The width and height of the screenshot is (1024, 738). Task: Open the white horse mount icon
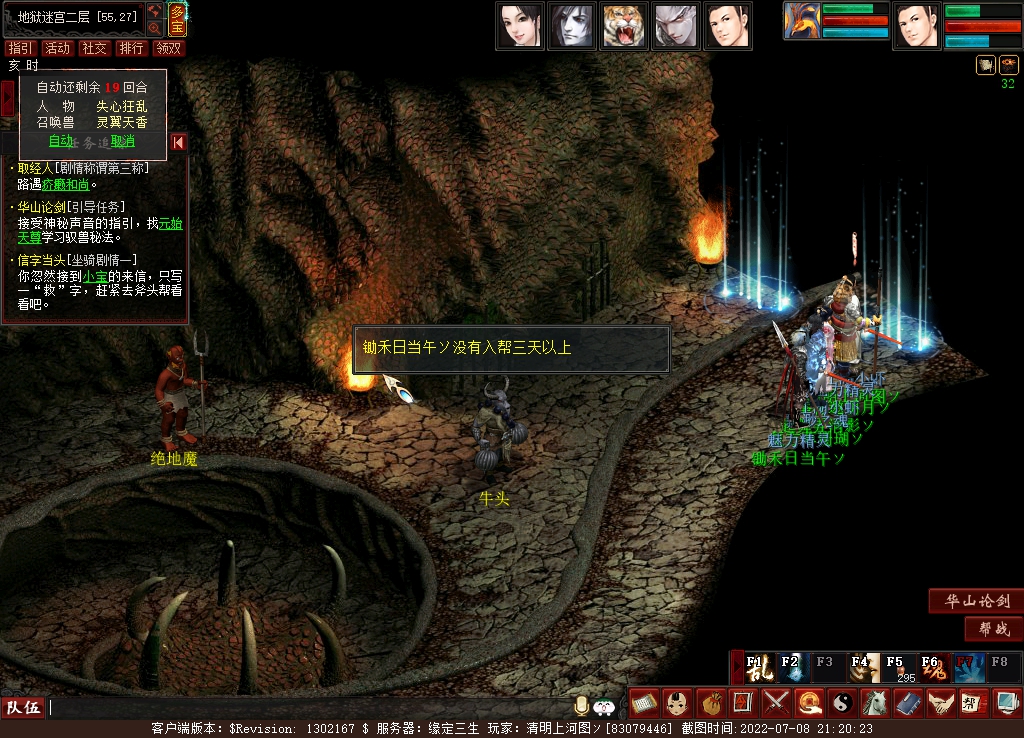coord(875,703)
